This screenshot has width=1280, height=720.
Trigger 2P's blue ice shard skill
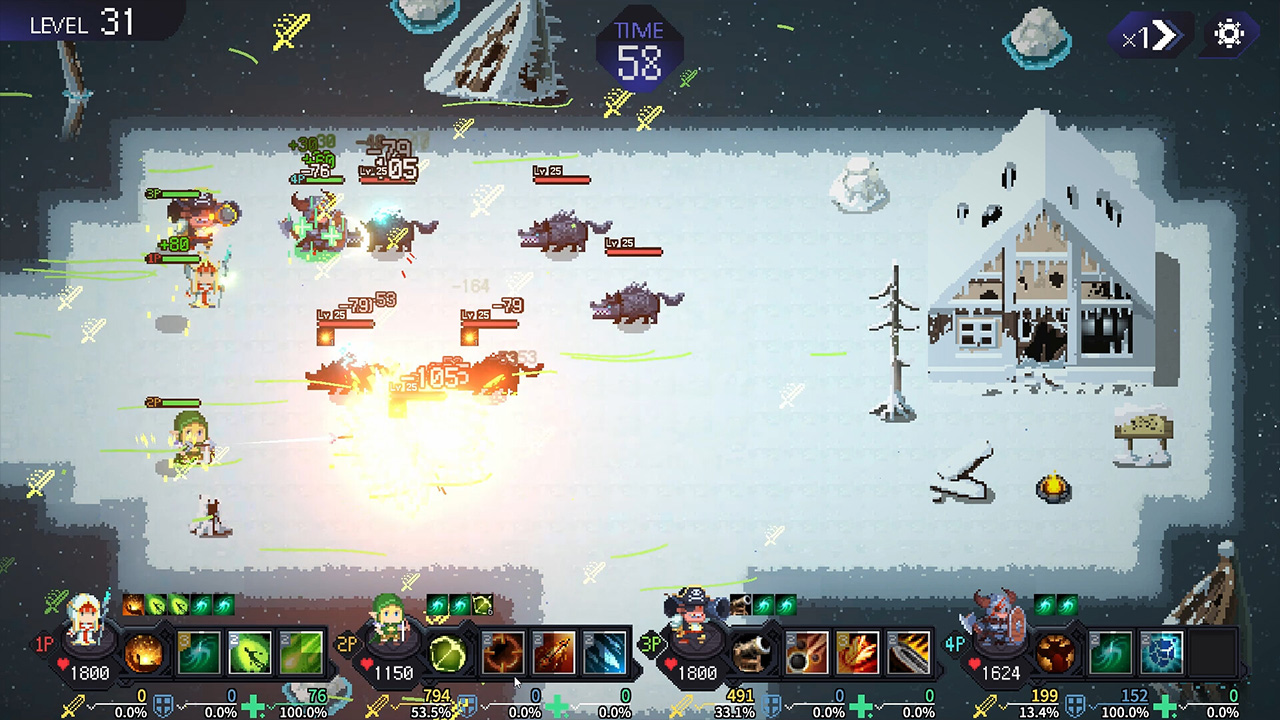(605, 655)
